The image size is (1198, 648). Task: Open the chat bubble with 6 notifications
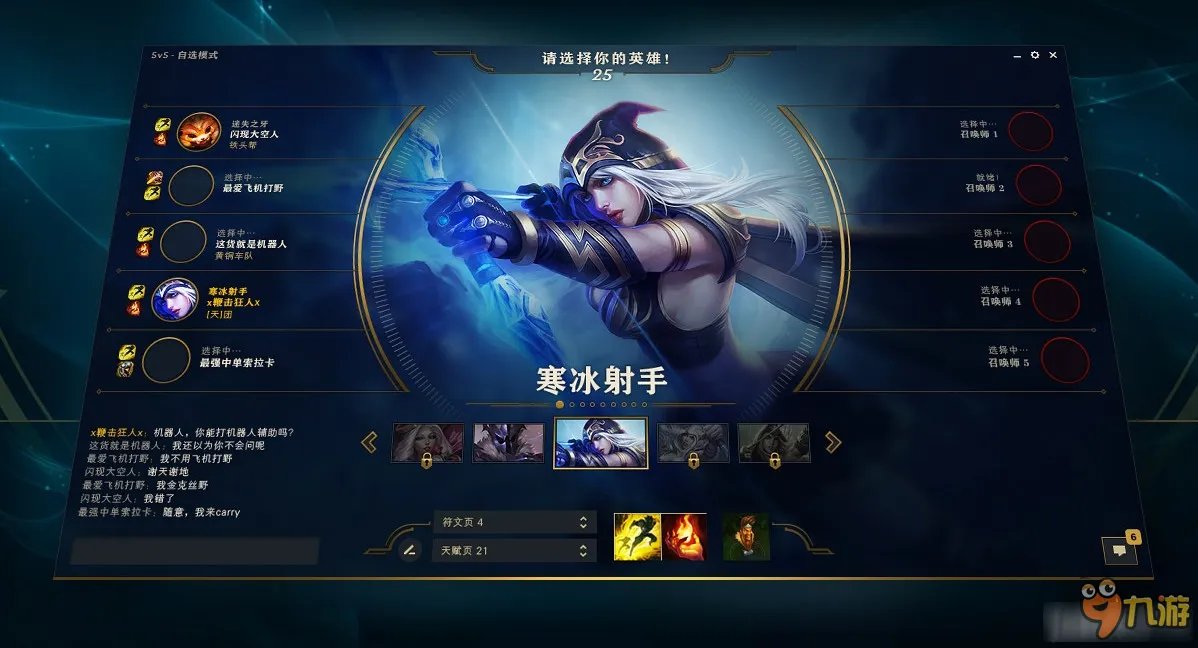[1119, 549]
